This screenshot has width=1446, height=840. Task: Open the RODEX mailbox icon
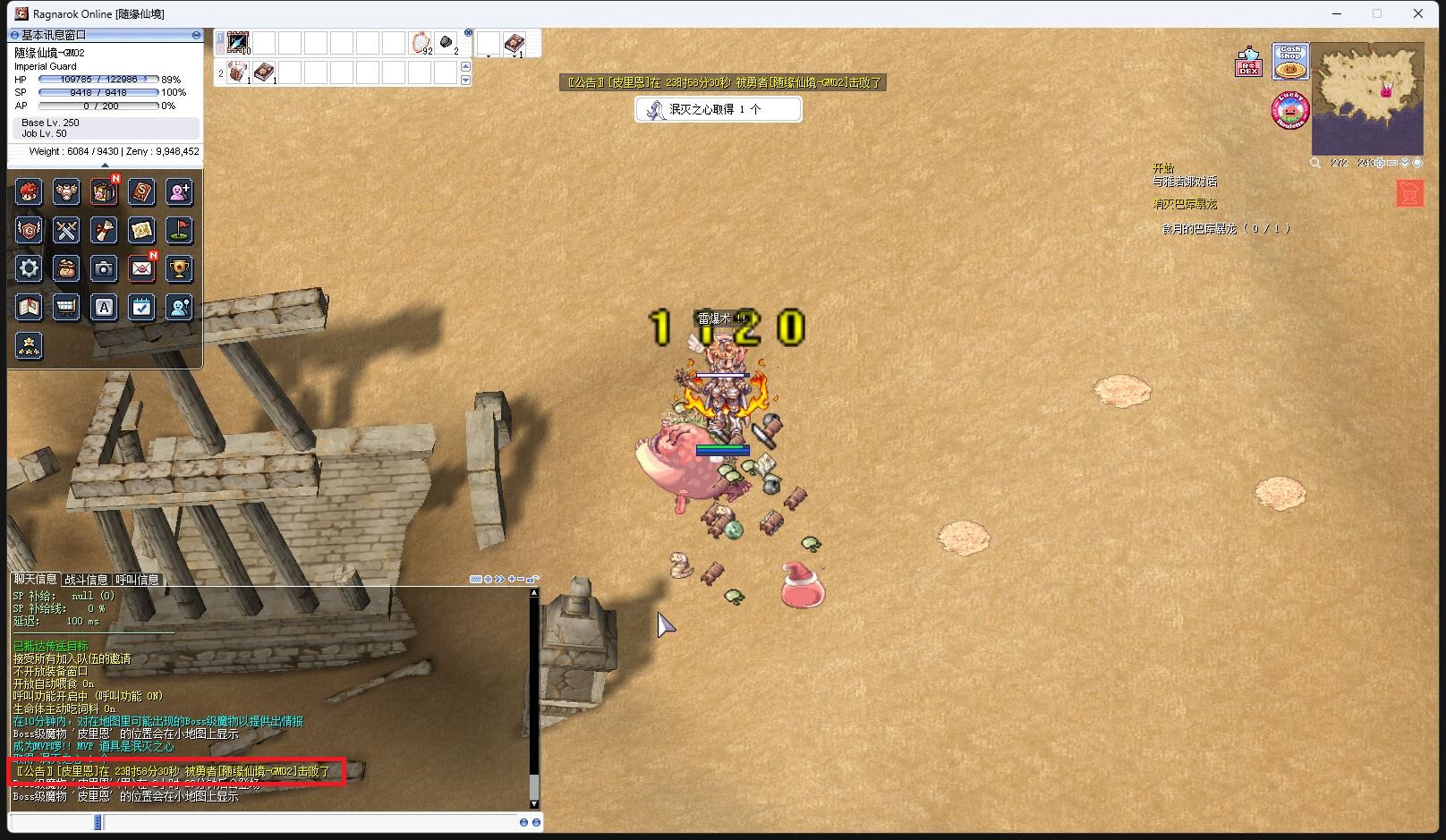[1248, 62]
